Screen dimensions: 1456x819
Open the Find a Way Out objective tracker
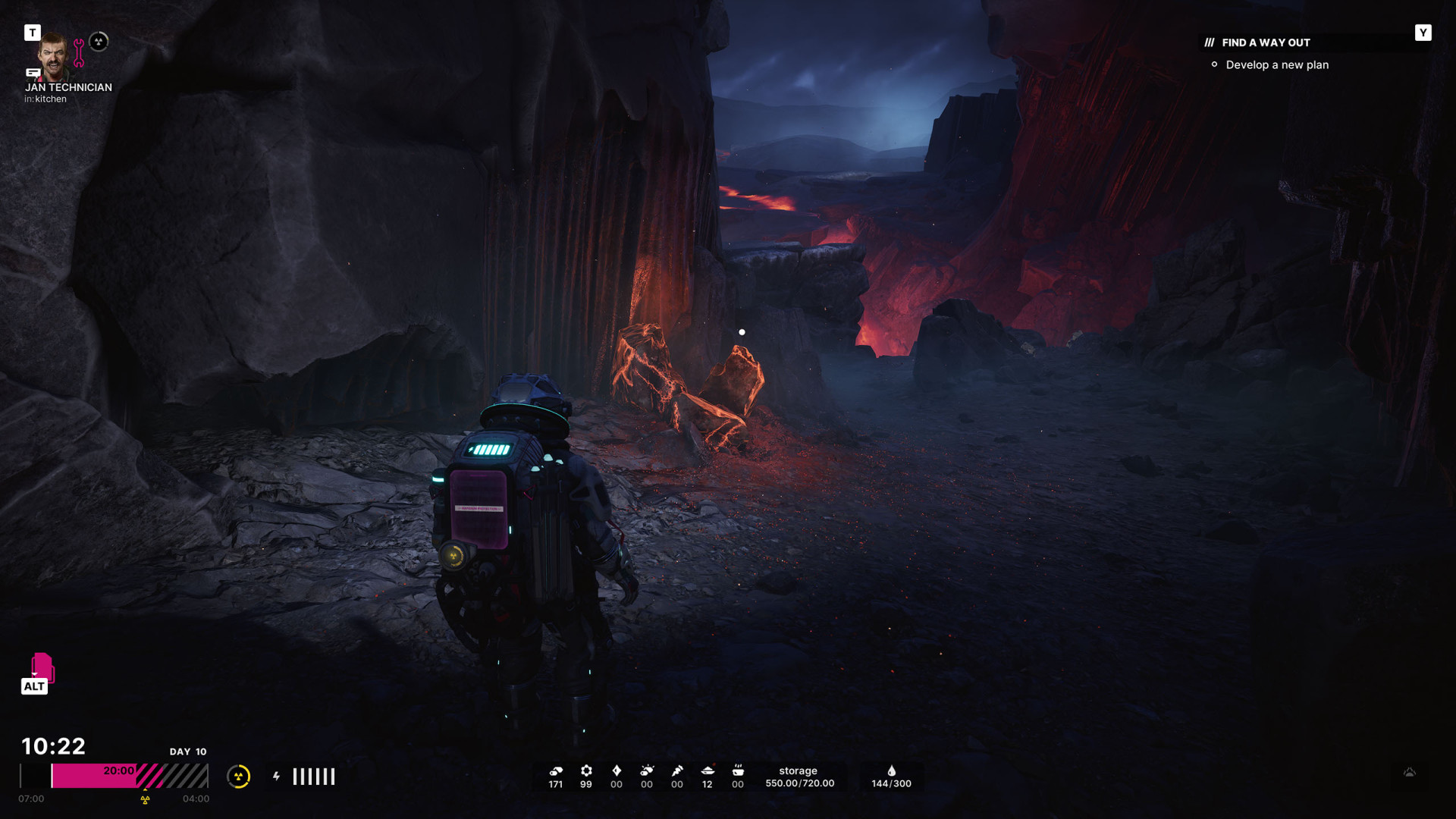(1265, 42)
